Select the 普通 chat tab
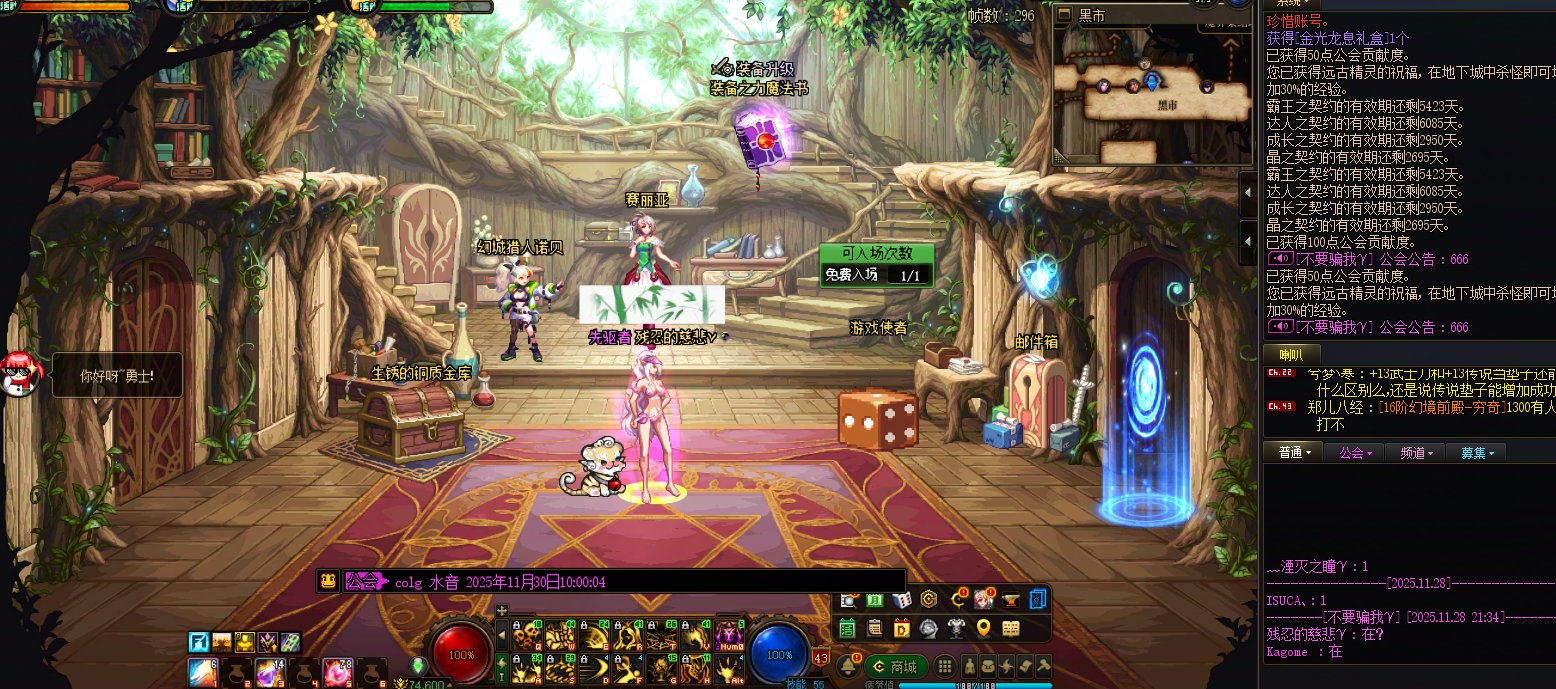 1293,453
